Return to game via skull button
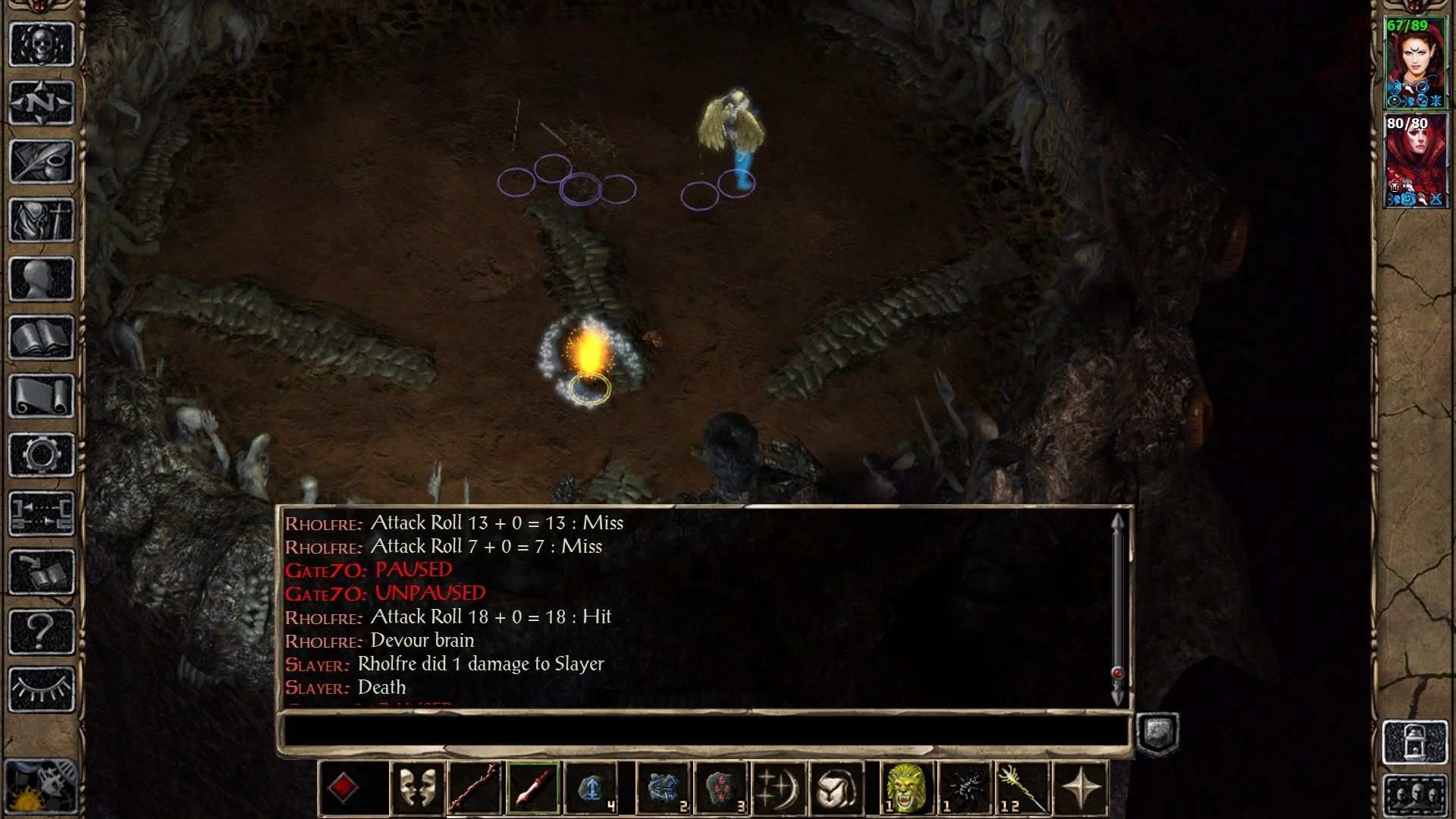Image resolution: width=1456 pixels, height=819 pixels. pyautogui.click(x=42, y=44)
